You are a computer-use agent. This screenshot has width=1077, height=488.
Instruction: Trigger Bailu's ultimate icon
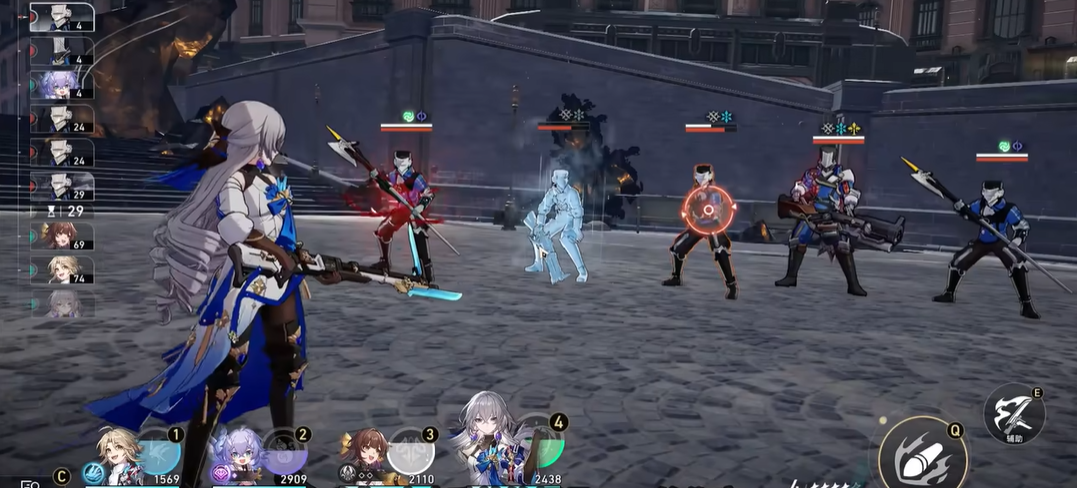point(285,452)
